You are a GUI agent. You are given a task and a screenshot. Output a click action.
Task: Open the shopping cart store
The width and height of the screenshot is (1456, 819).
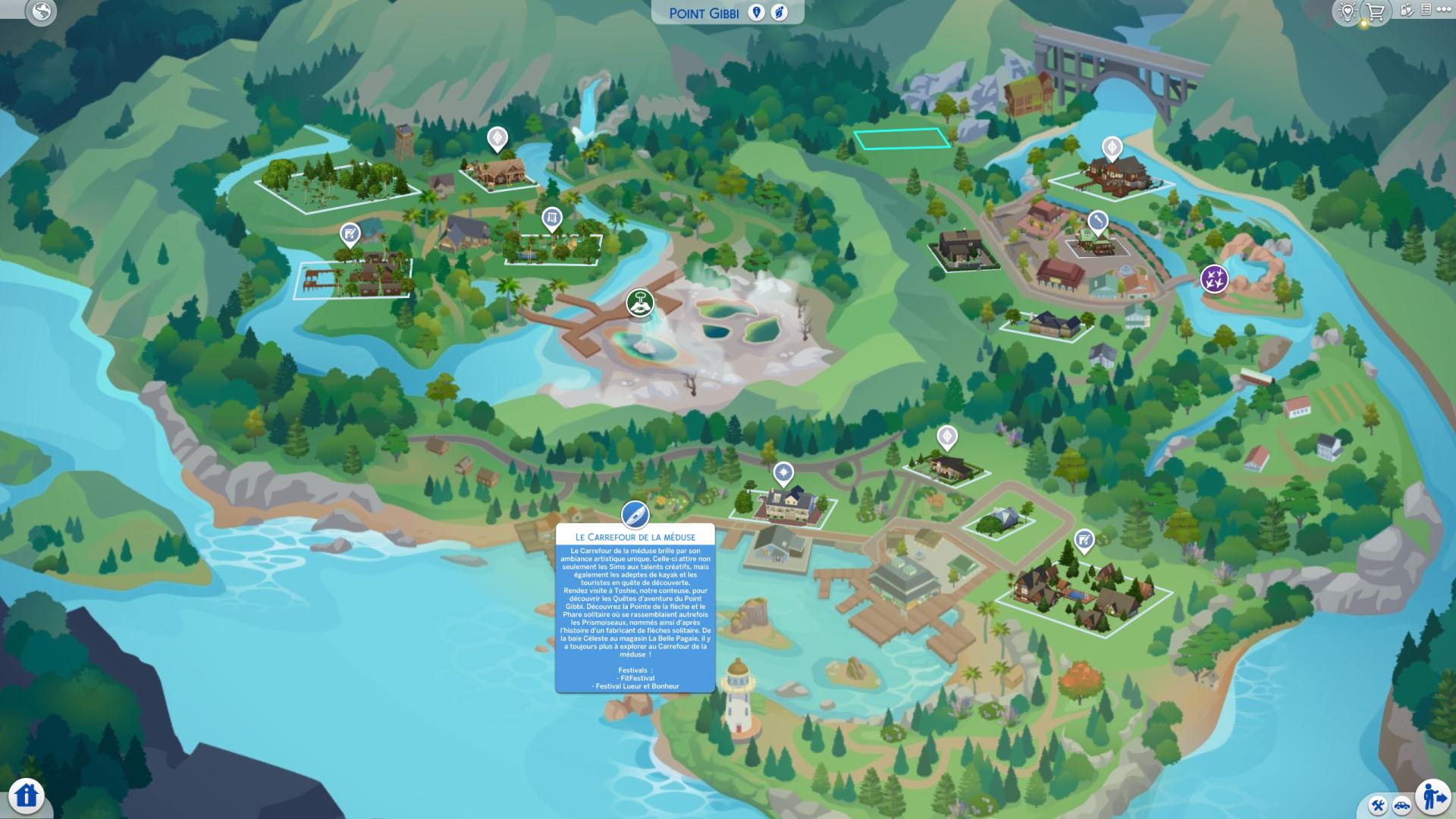pos(1375,11)
